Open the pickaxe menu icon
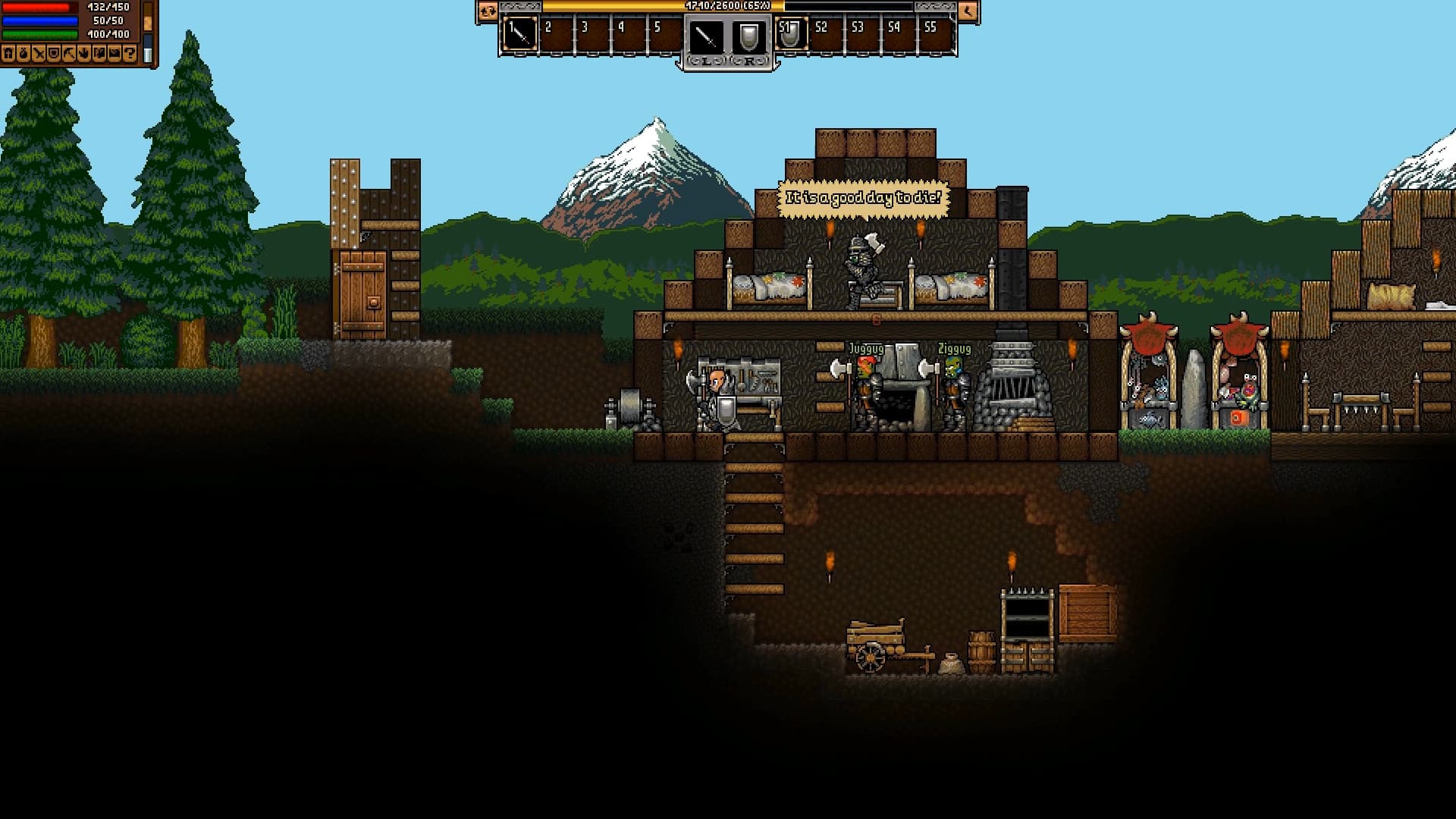 pyautogui.click(x=69, y=53)
